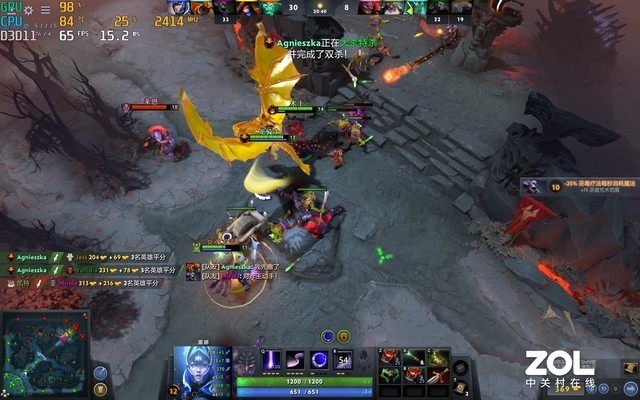640x400 pixels.
Task: Cast the Lucent Beam ability
Action: [271, 359]
